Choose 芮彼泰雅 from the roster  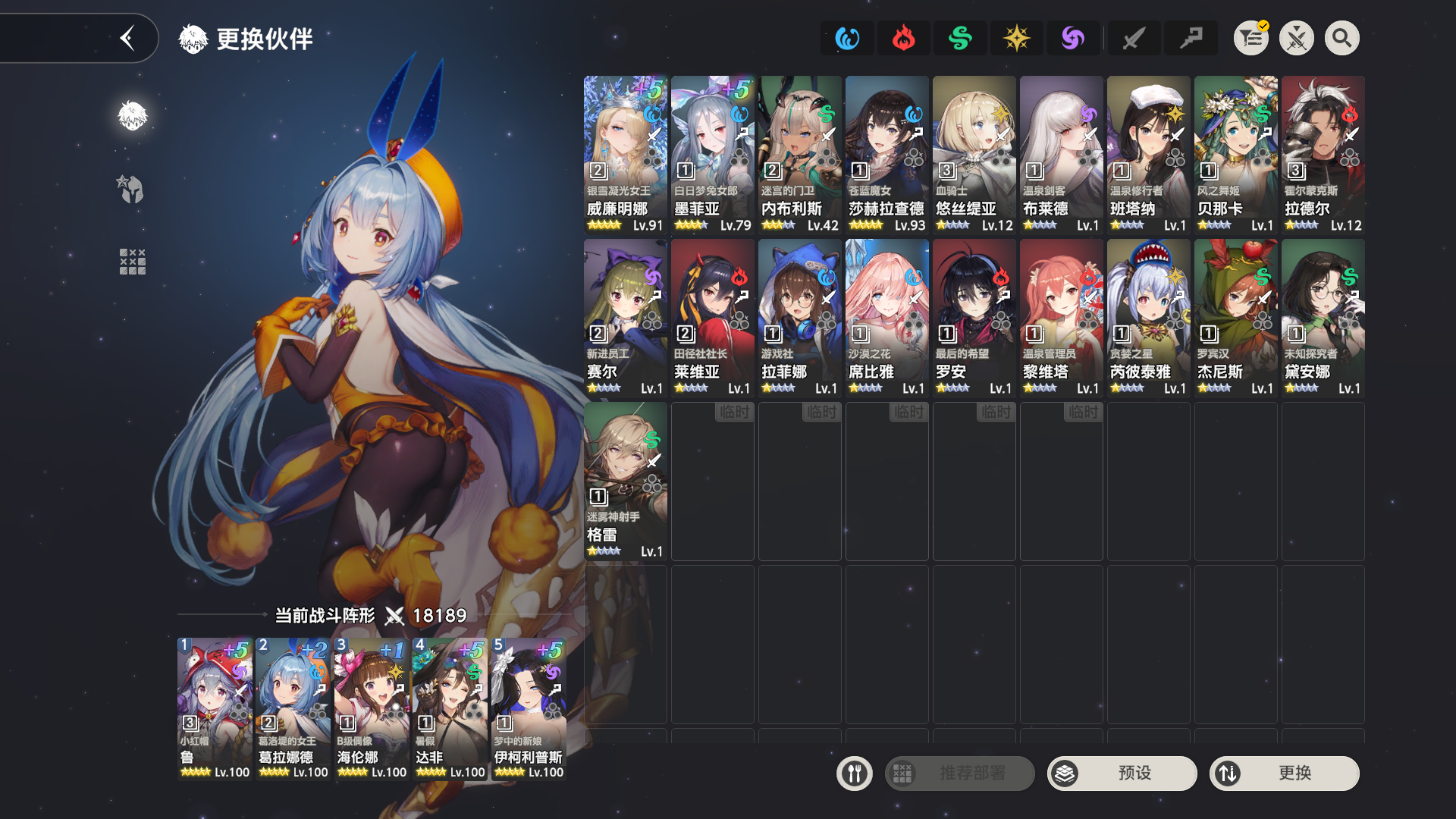click(1148, 318)
